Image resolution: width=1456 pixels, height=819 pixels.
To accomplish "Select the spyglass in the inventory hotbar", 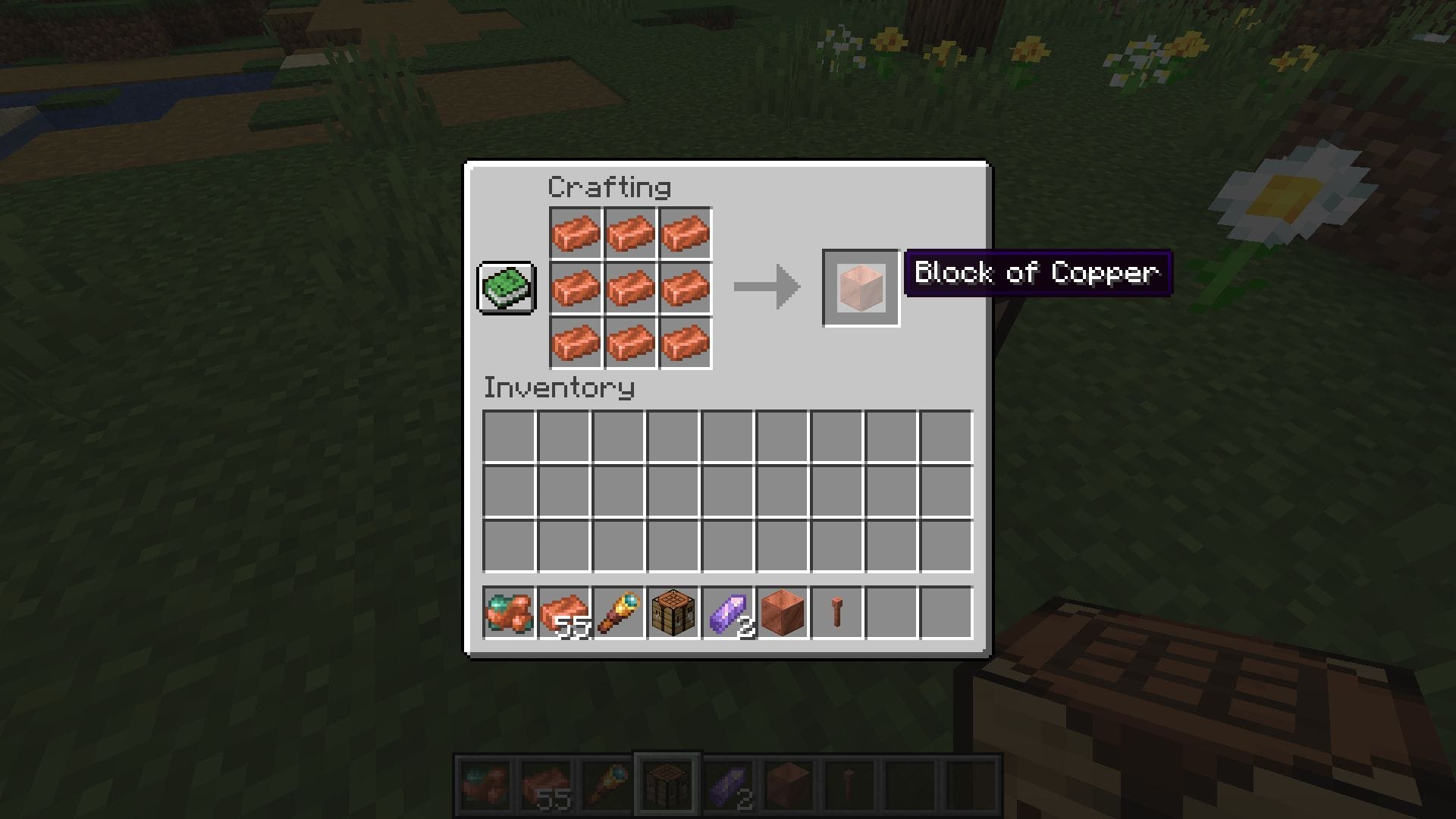I will (618, 613).
